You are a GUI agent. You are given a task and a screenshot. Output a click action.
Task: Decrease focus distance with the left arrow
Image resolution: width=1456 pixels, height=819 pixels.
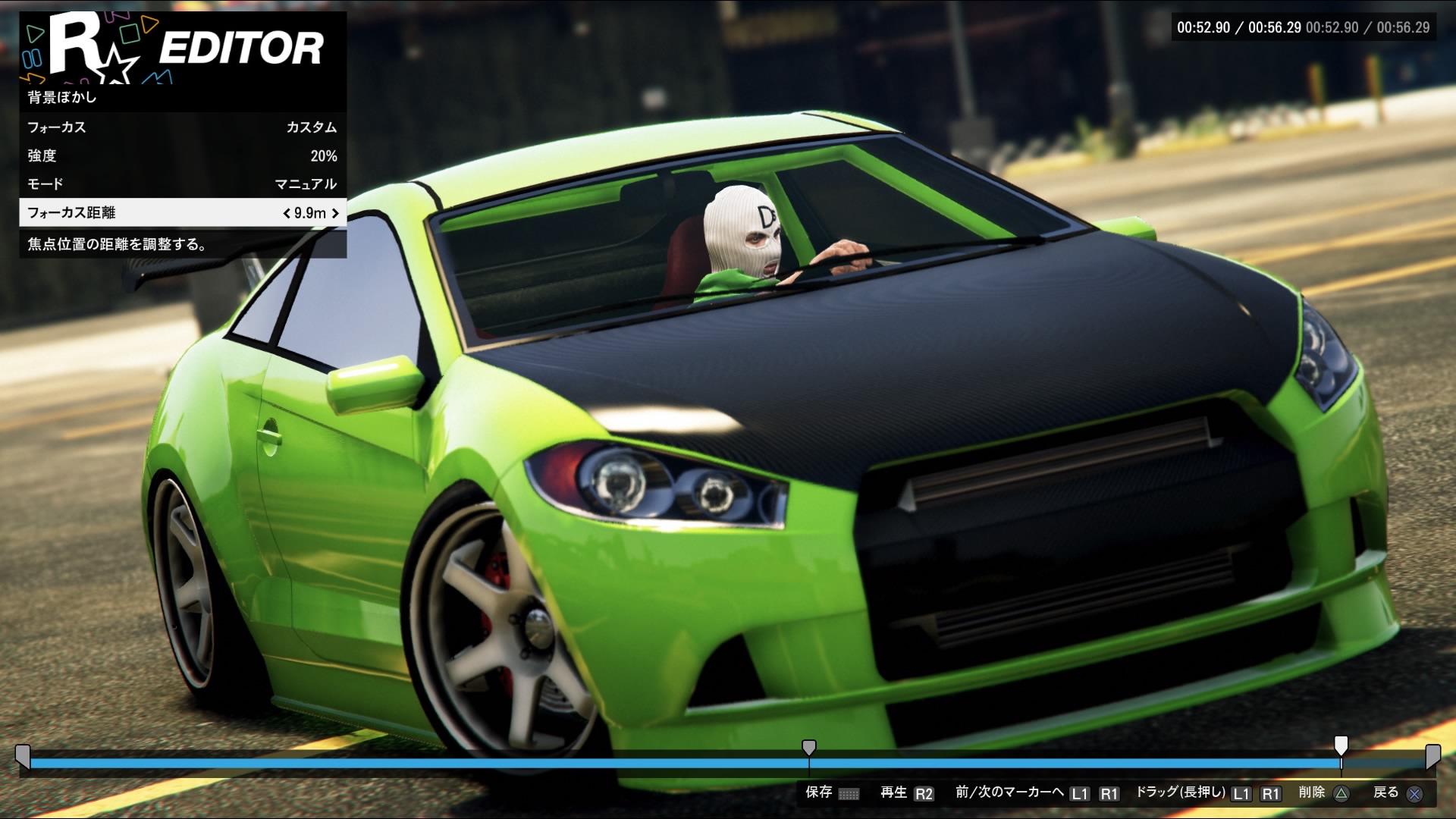coord(287,213)
